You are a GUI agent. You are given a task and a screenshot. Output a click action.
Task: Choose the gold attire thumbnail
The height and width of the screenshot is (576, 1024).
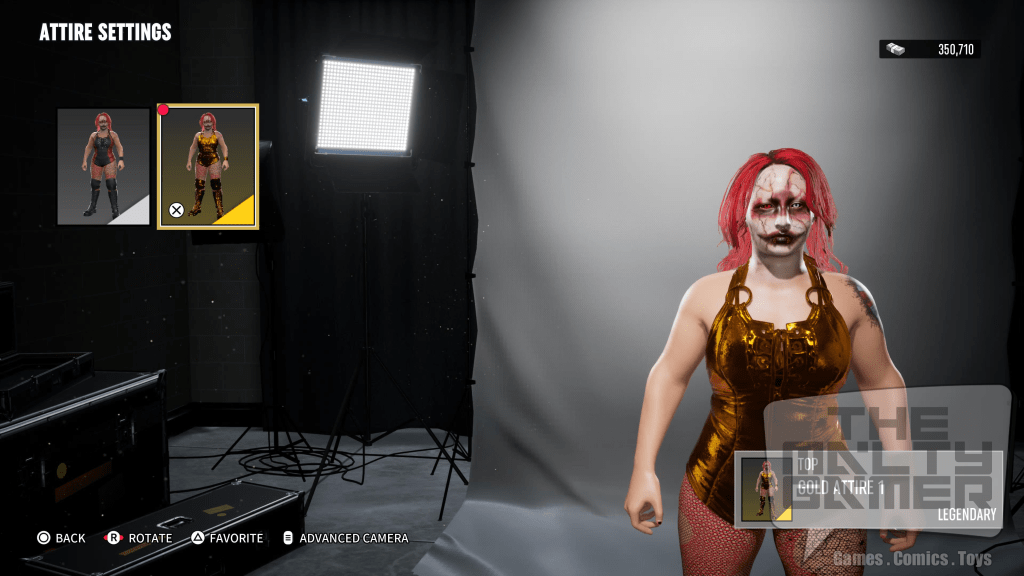point(208,166)
